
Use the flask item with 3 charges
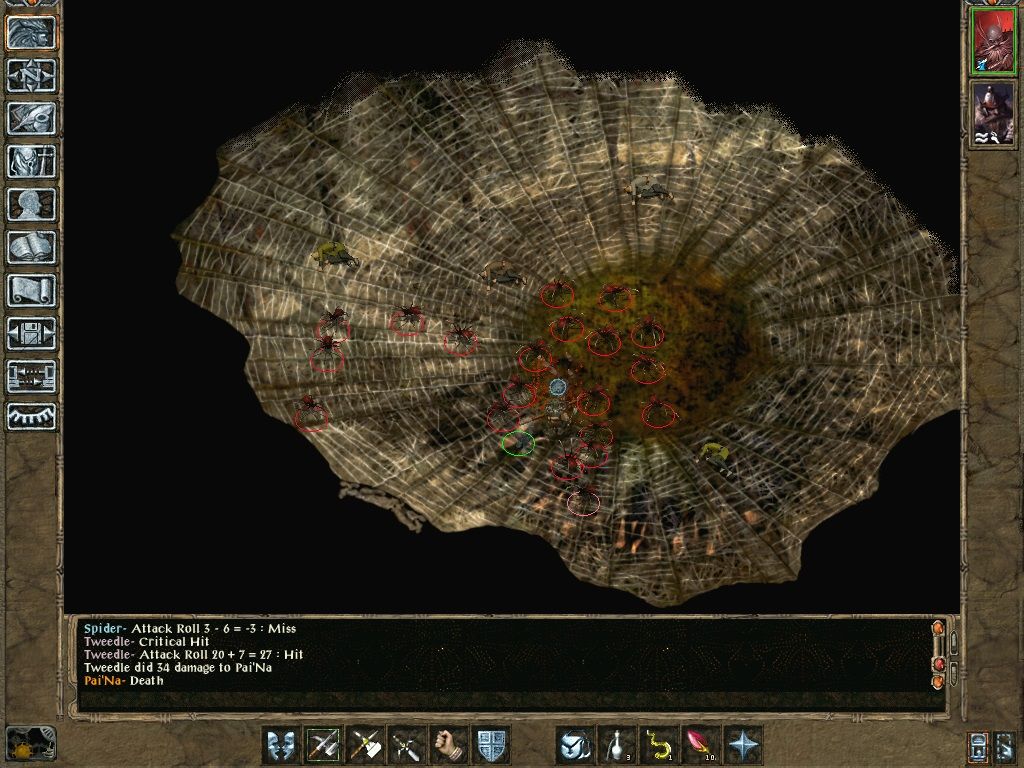[x=617, y=745]
